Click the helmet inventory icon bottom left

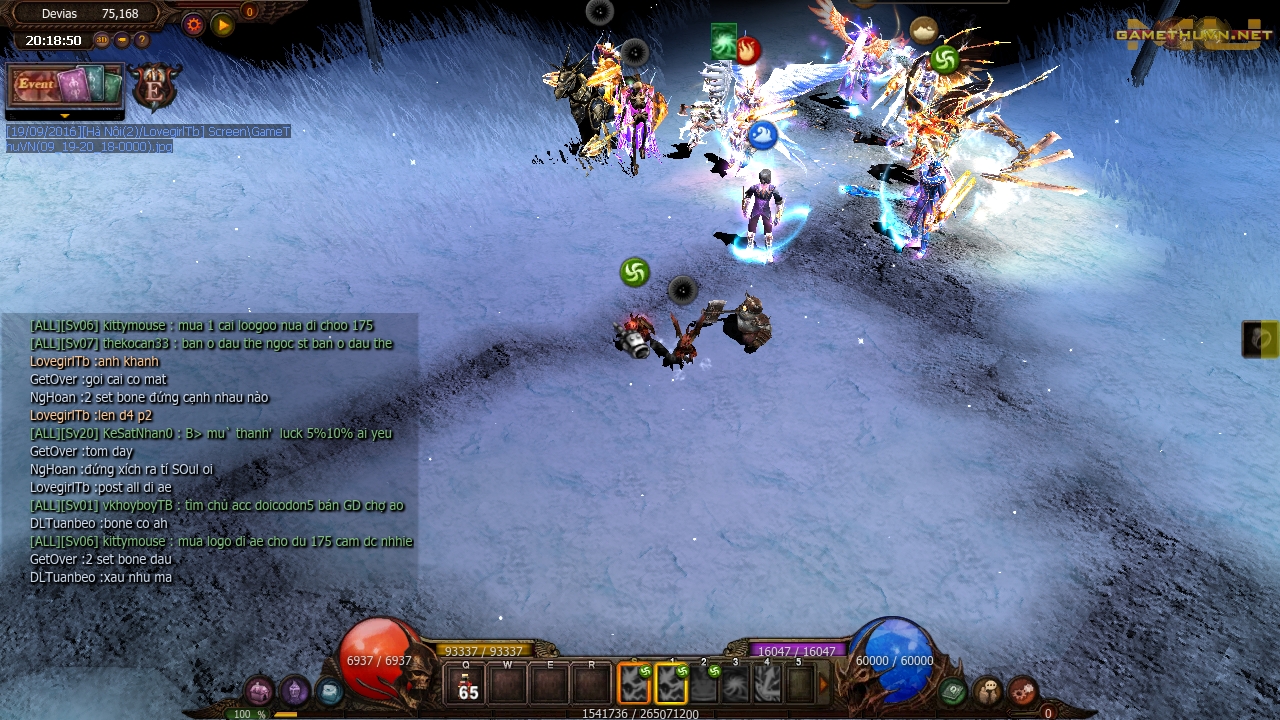(258, 690)
